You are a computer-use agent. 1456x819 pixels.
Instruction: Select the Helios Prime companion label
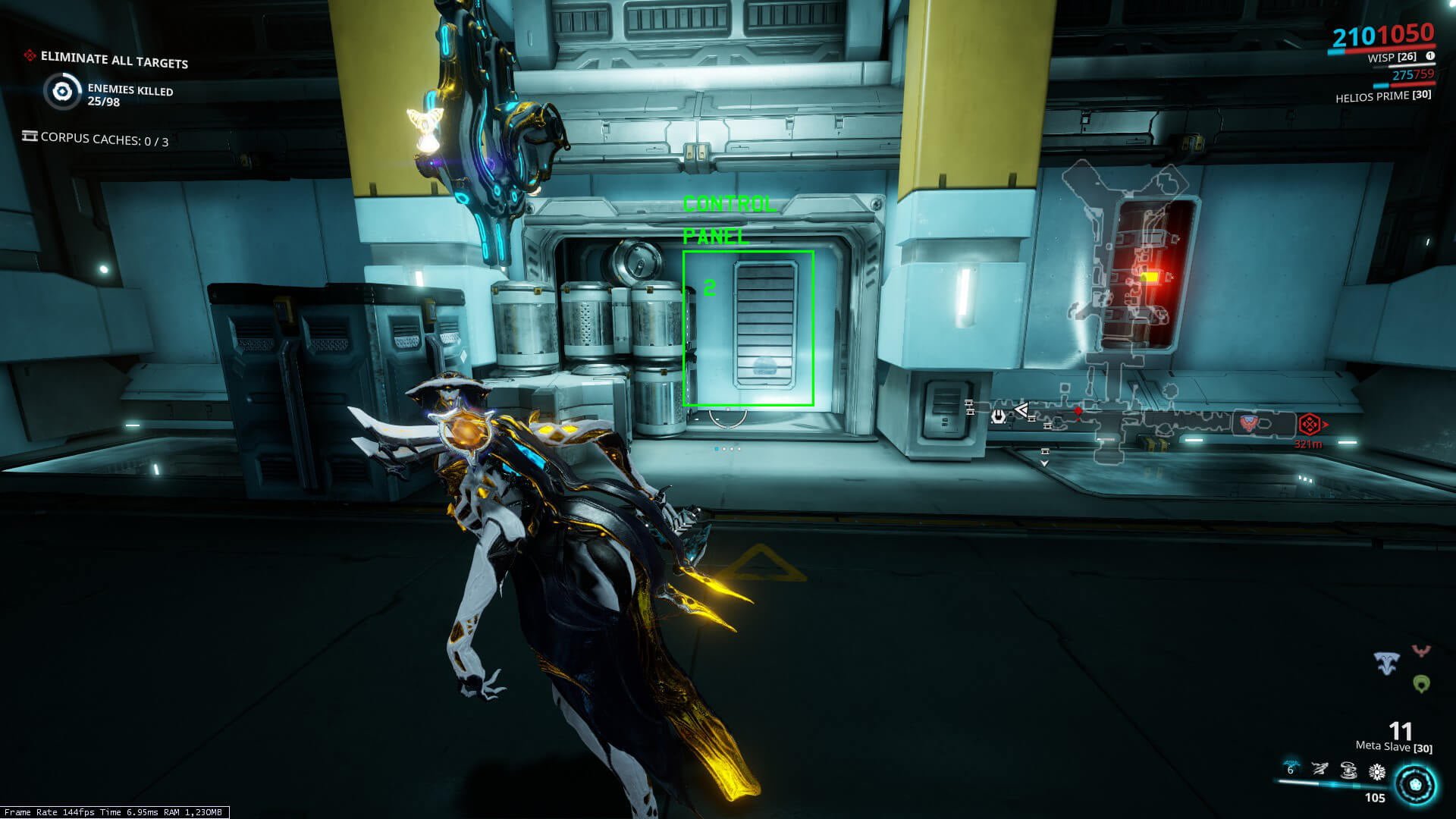pyautogui.click(x=1382, y=96)
